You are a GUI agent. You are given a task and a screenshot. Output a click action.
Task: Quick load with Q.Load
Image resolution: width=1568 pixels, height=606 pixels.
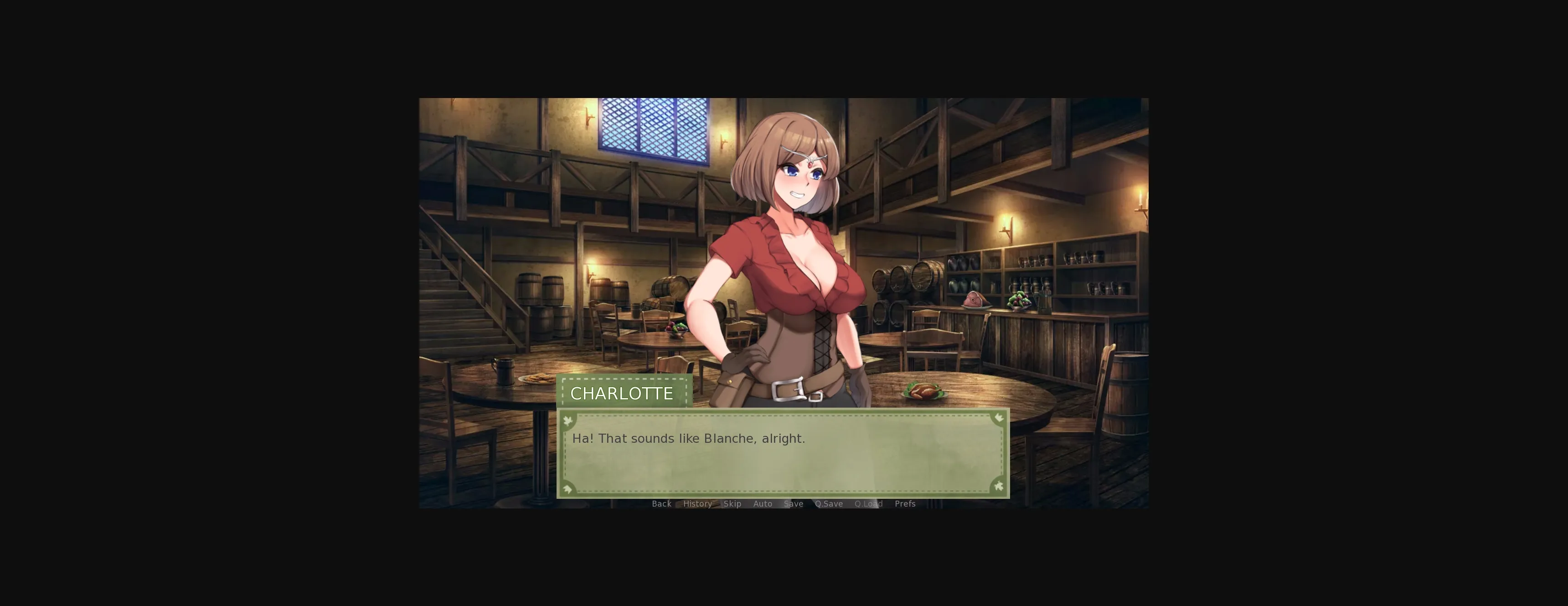coord(868,504)
